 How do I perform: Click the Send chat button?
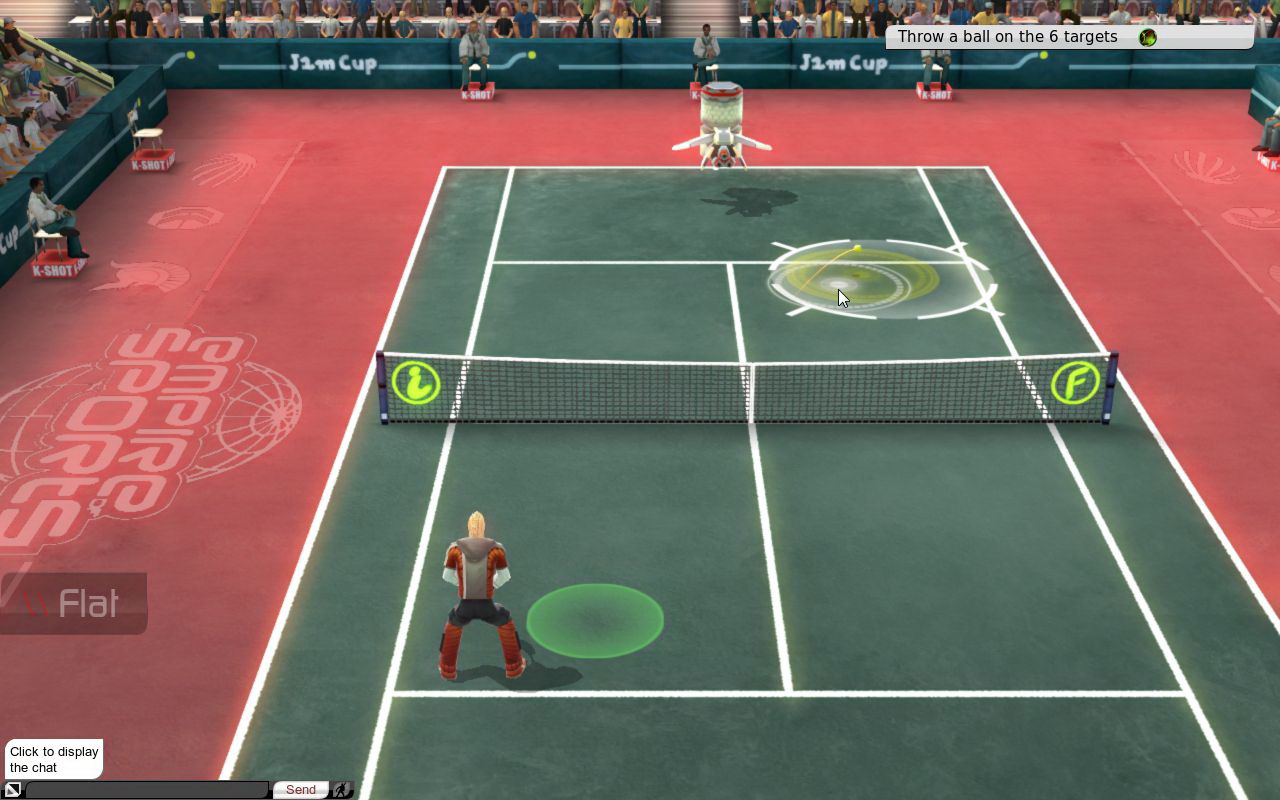tap(300, 790)
